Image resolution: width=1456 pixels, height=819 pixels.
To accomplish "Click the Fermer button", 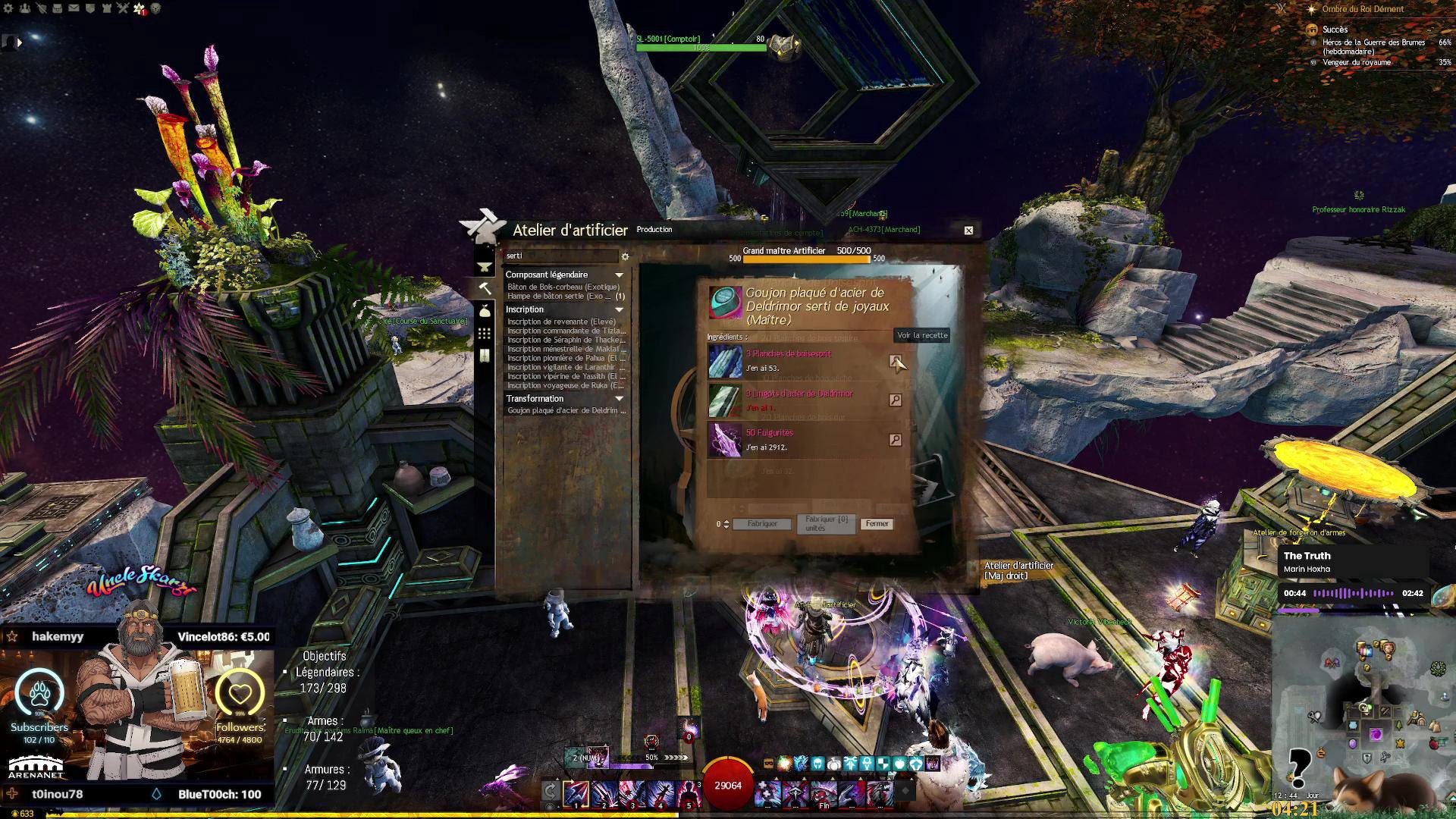I will (x=877, y=524).
